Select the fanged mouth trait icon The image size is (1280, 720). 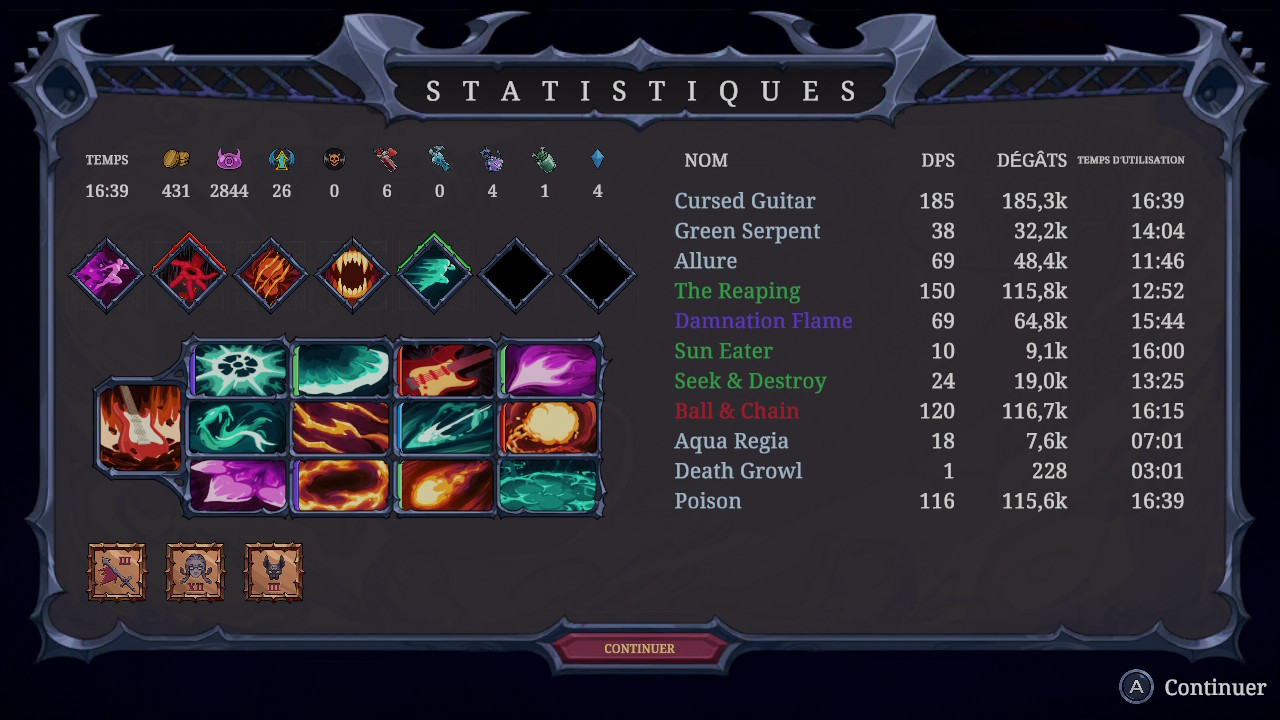[351, 275]
